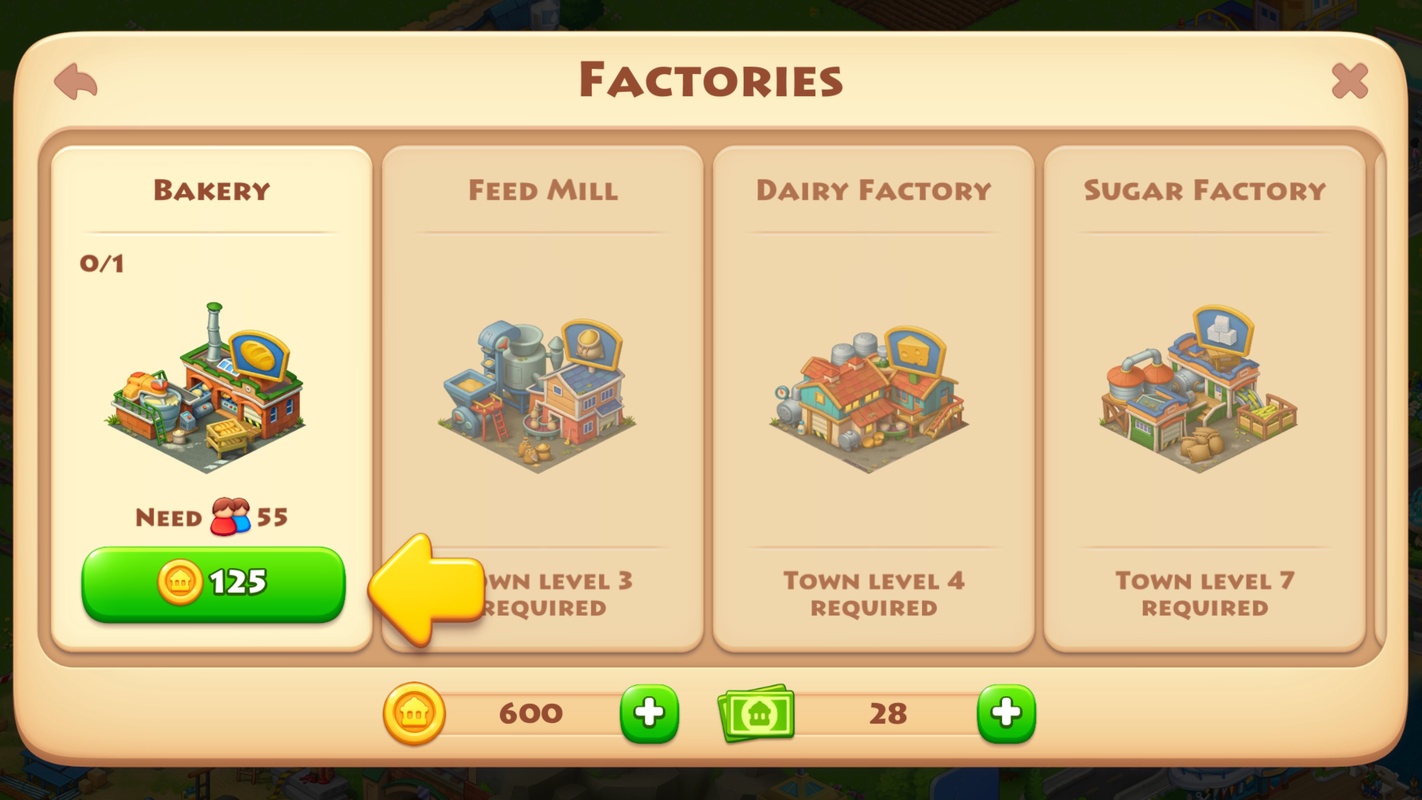Click the coin icon near the balance
This screenshot has width=1422, height=800.
[x=414, y=713]
